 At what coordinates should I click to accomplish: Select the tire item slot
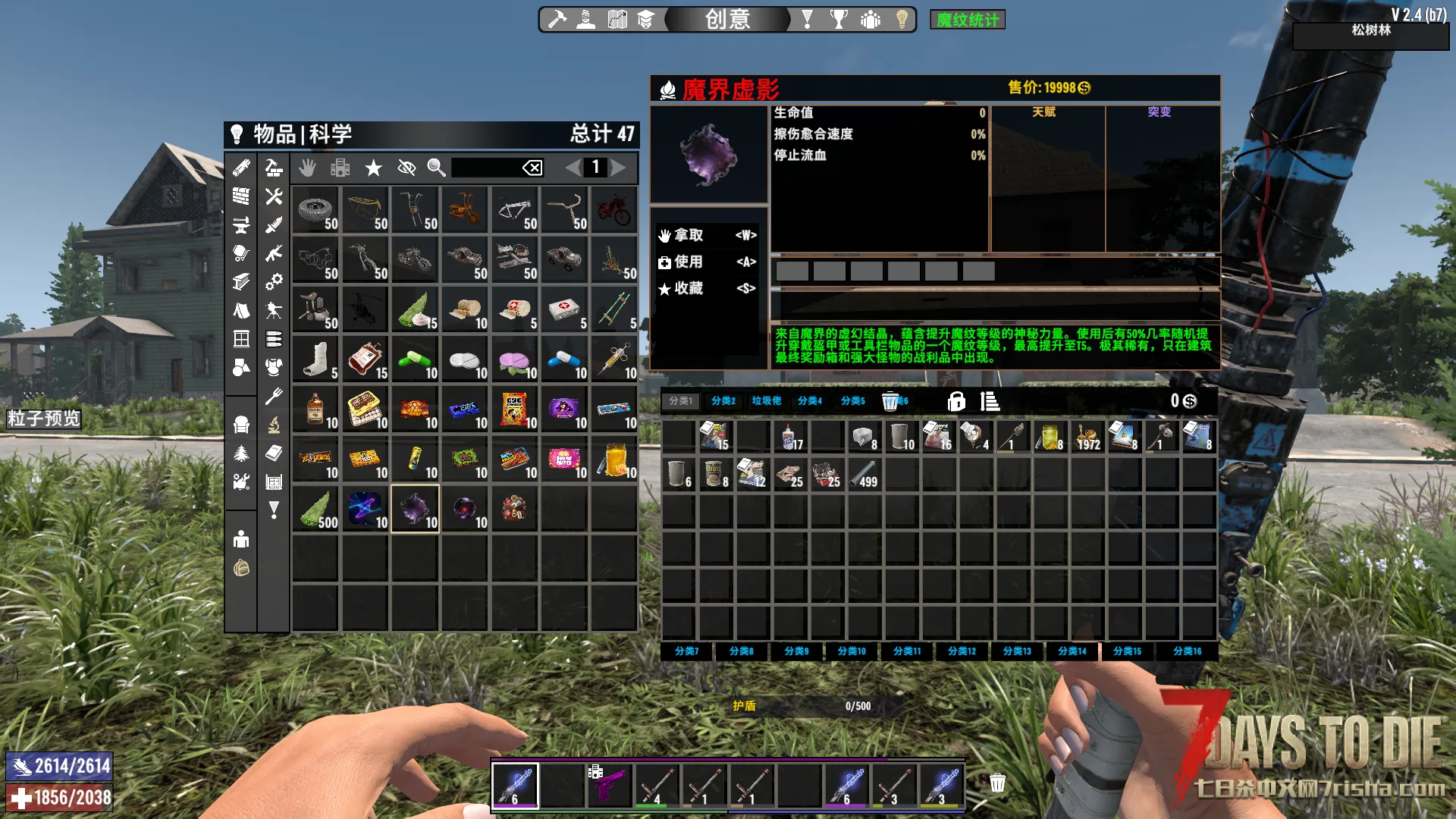[x=315, y=210]
